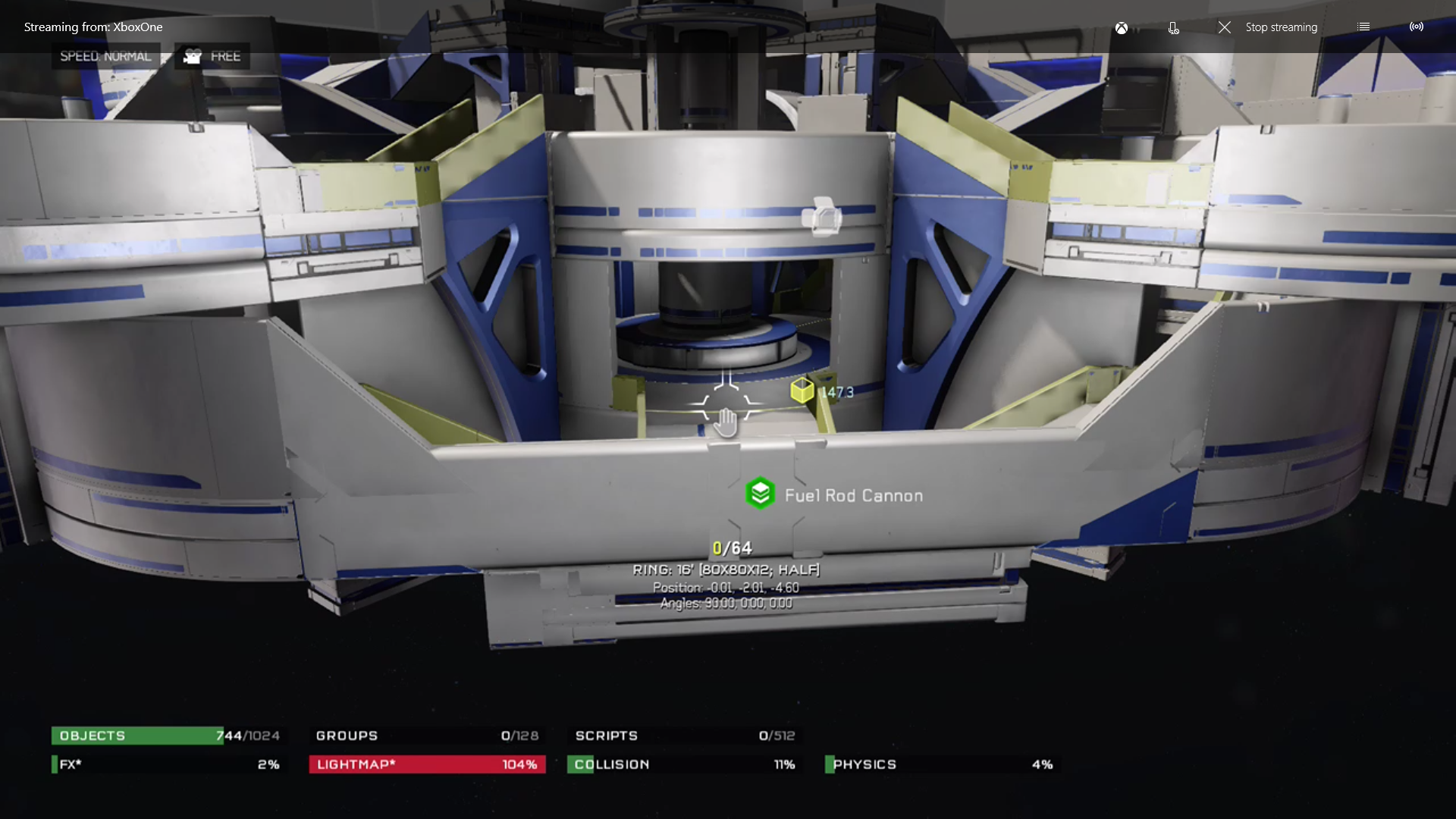This screenshot has width=1456, height=819.
Task: Select the yellow cube object marker
Action: [802, 391]
